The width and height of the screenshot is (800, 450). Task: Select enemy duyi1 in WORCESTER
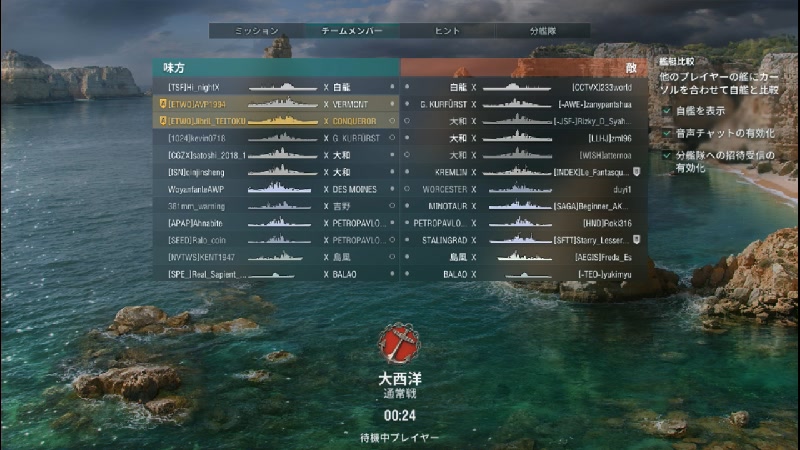[x=525, y=188]
